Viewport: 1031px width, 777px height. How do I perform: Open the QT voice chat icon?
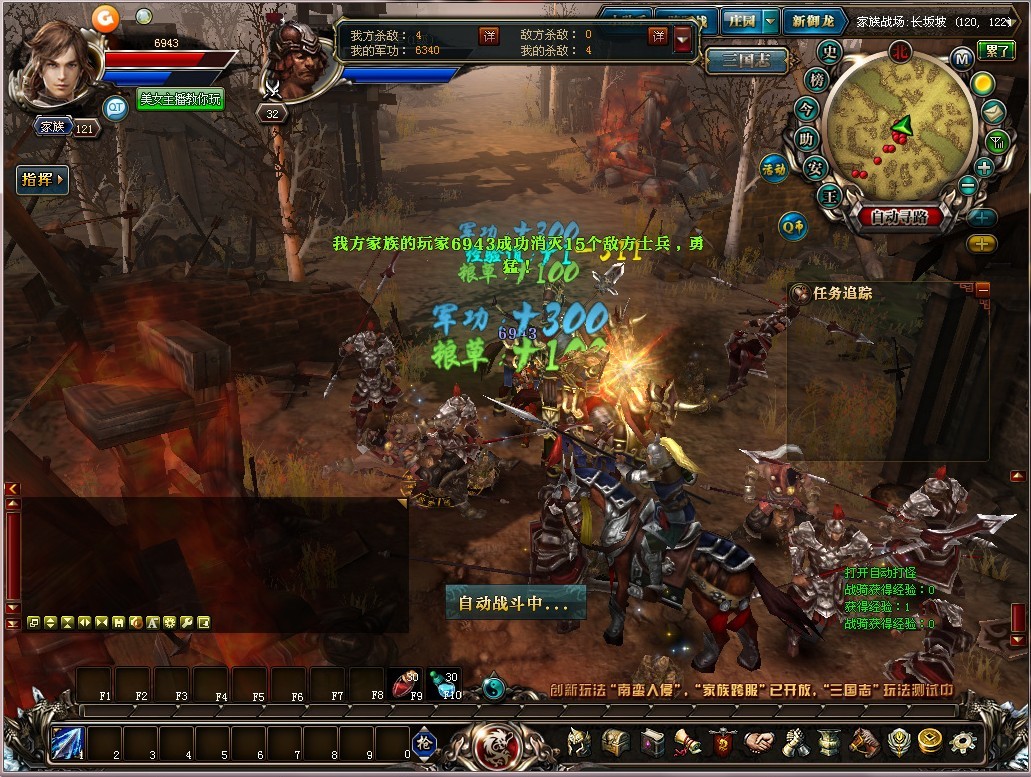coord(116,107)
